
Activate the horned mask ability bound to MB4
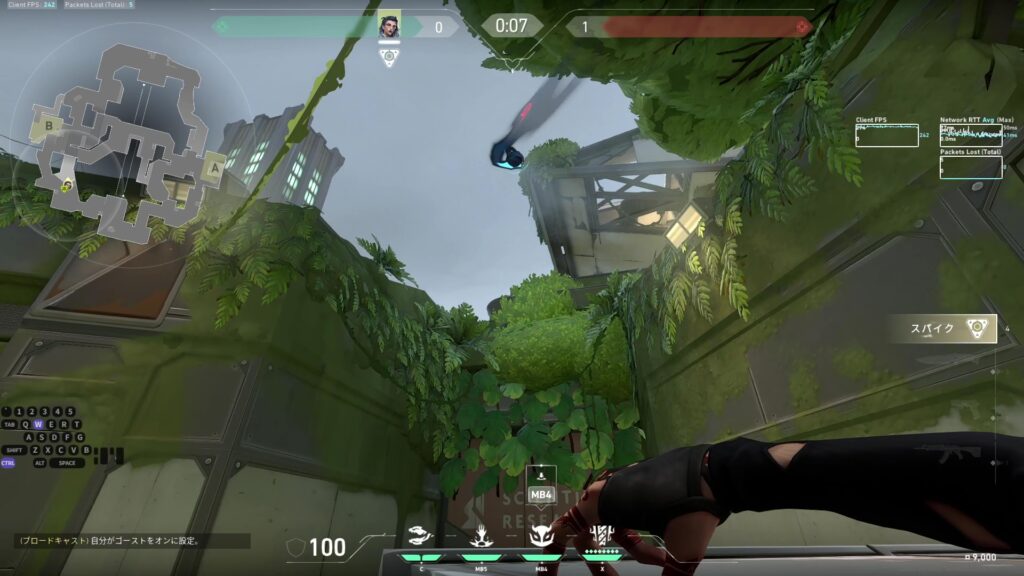pyautogui.click(x=541, y=536)
